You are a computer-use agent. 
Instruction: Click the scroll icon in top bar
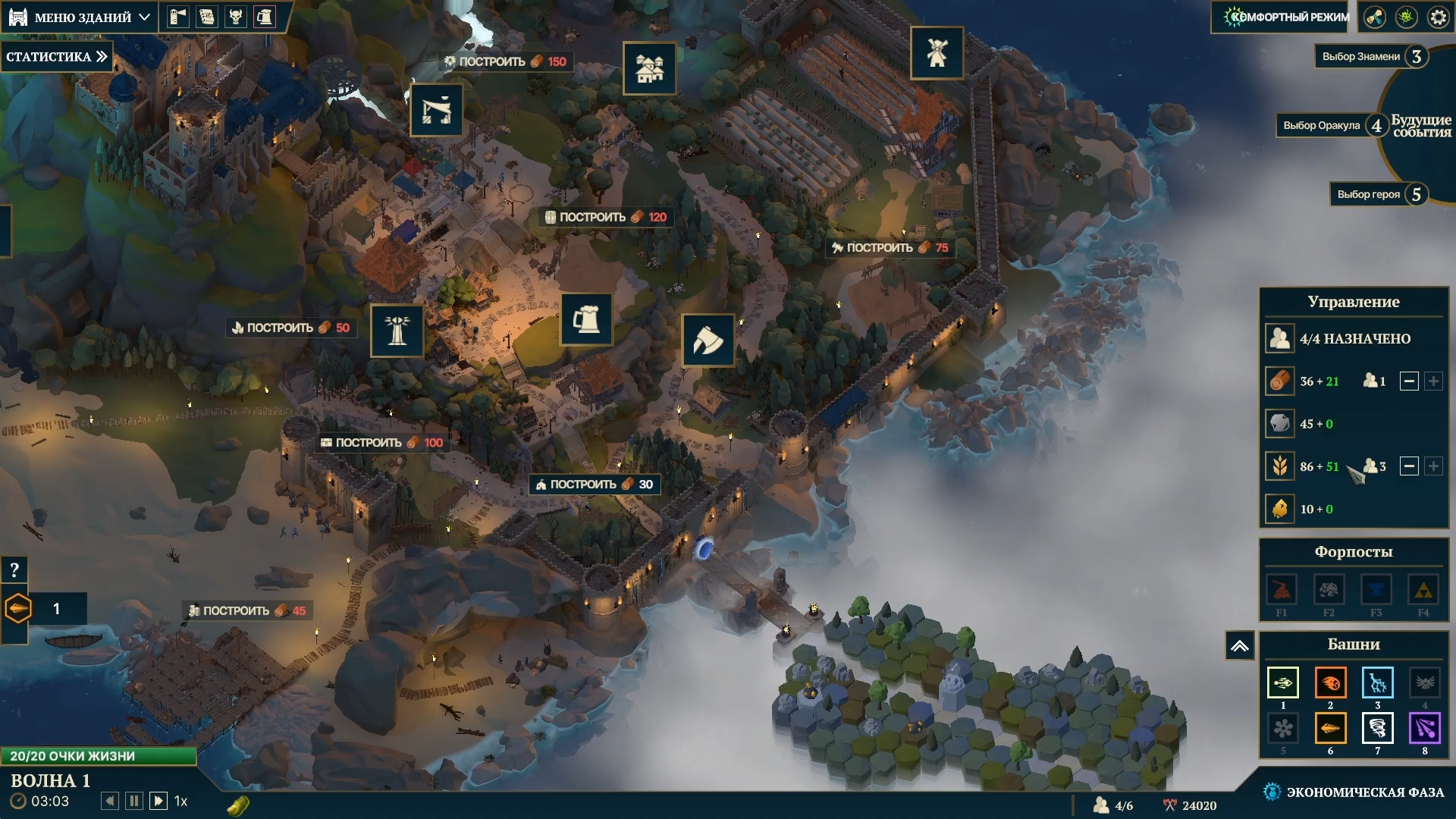click(x=207, y=17)
